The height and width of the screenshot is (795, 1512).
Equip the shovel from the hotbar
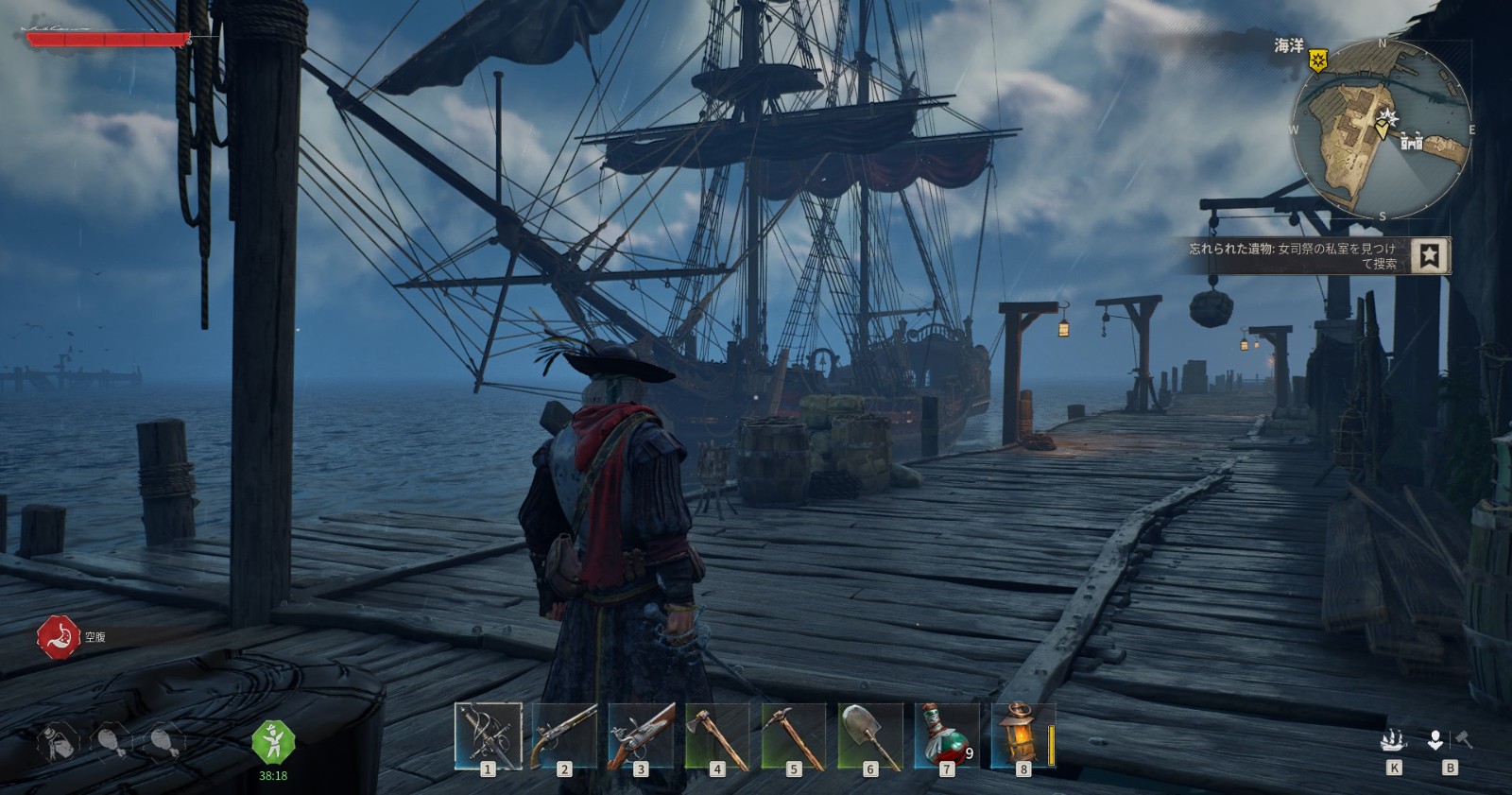tap(870, 735)
